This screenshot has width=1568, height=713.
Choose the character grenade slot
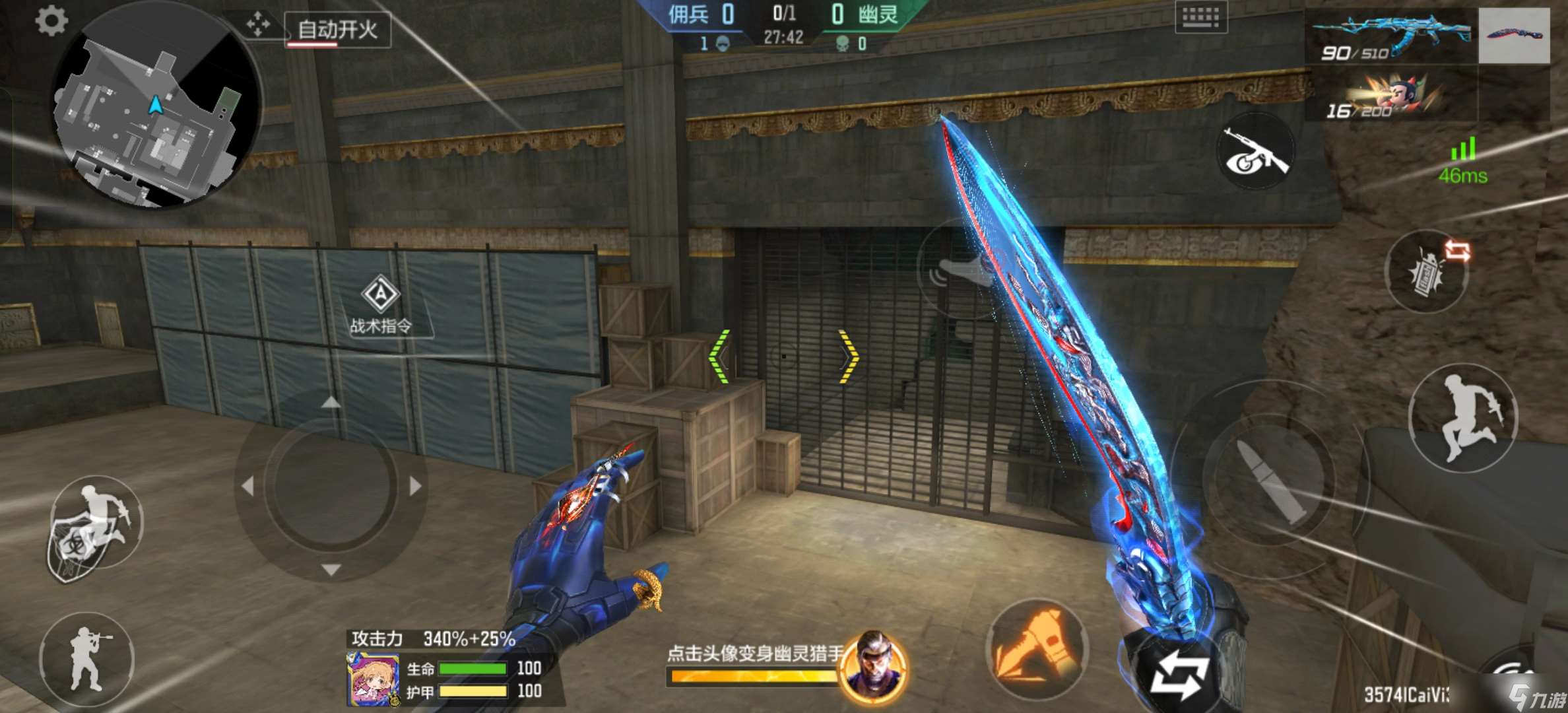pyautogui.click(x=1390, y=94)
